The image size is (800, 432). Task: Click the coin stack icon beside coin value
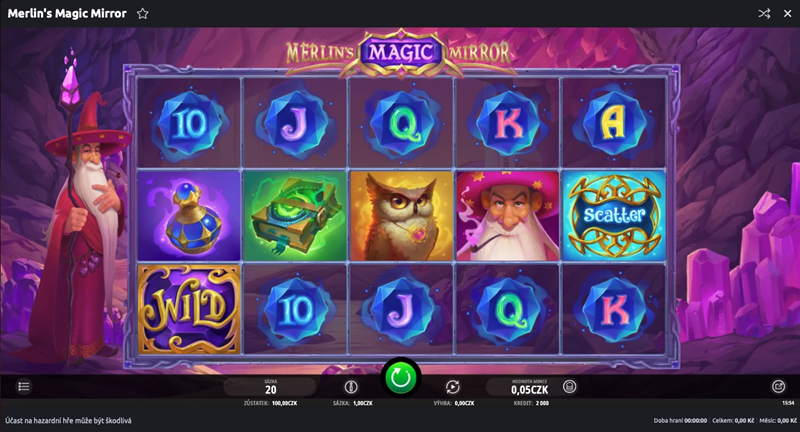tap(570, 386)
